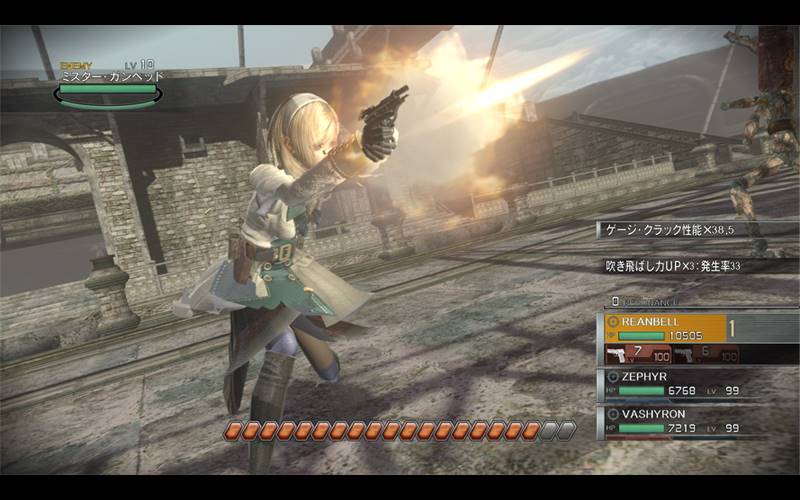This screenshot has width=800, height=500.
Task: Click the enemy target panel for ミスター・カンペット
Action: [x=109, y=83]
